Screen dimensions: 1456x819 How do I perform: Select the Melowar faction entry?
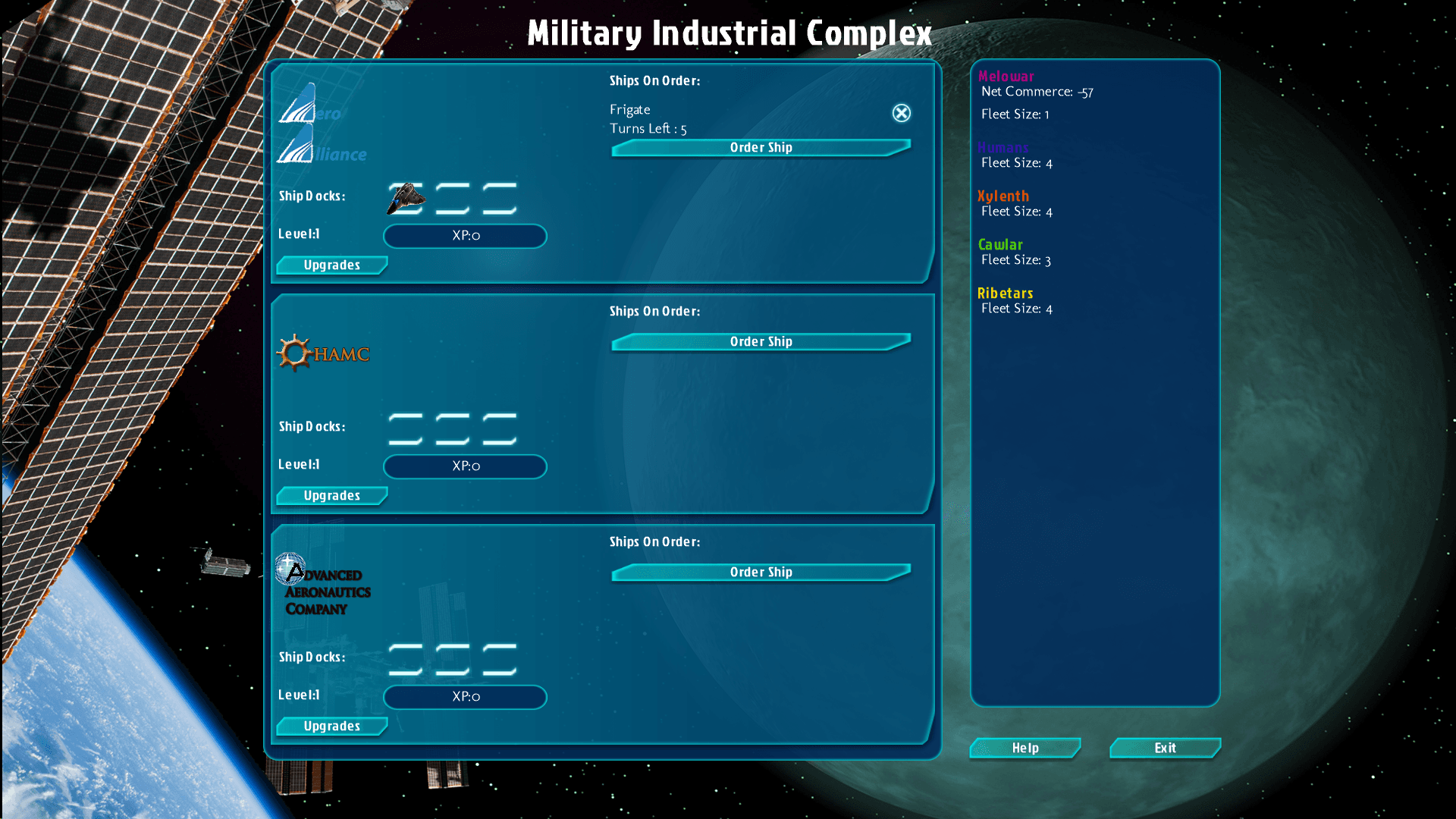coord(1006,77)
